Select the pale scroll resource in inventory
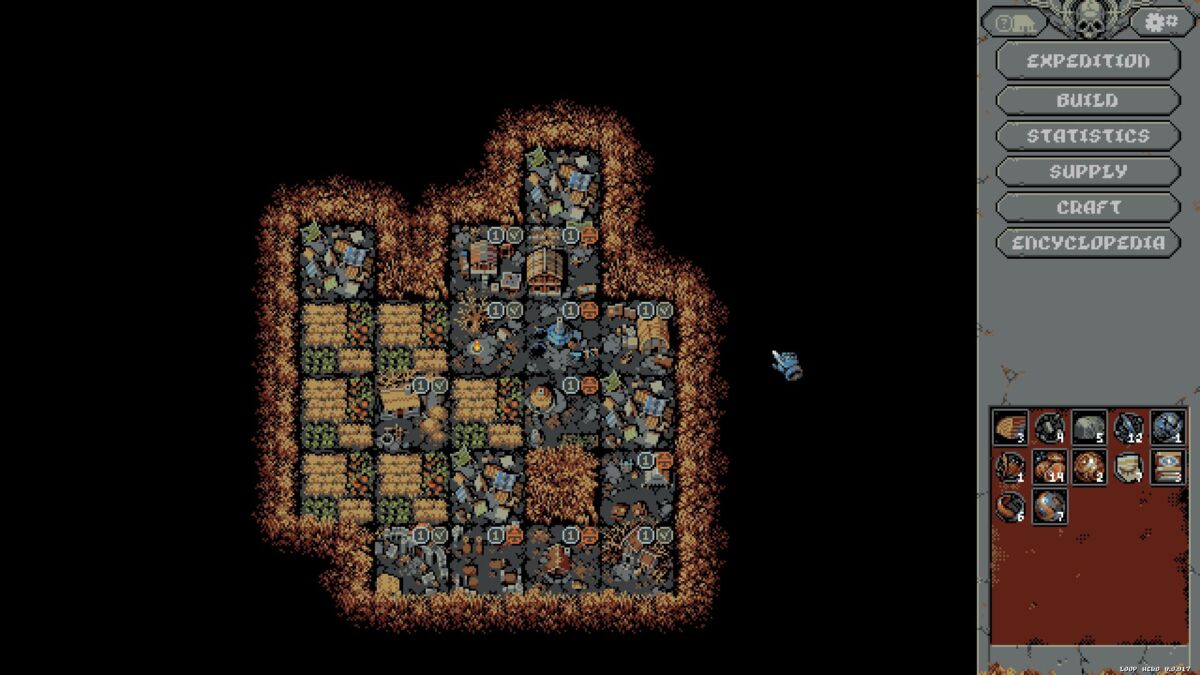1200x675 pixels. 1128,466
